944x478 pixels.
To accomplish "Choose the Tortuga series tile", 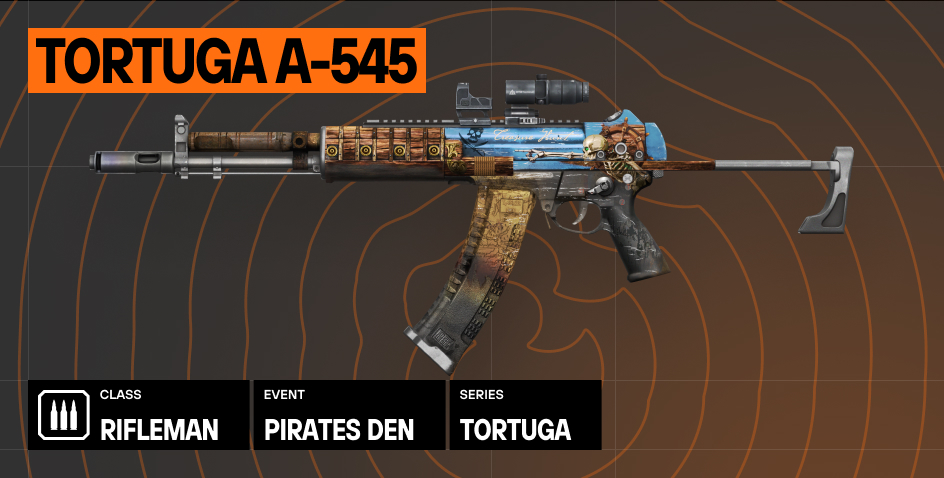I will click(525, 416).
